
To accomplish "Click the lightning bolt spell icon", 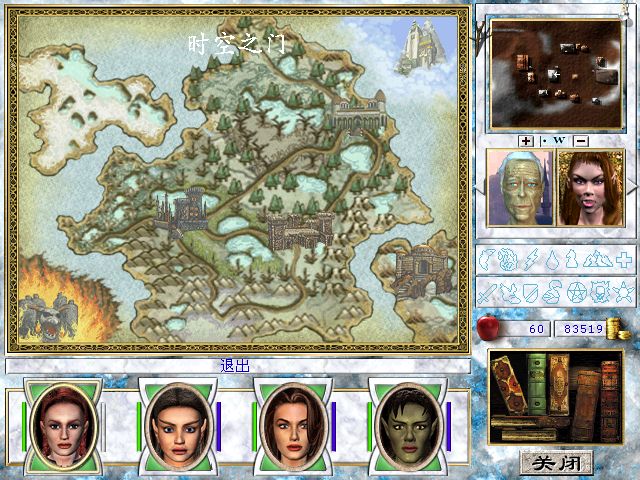I will pos(533,261).
